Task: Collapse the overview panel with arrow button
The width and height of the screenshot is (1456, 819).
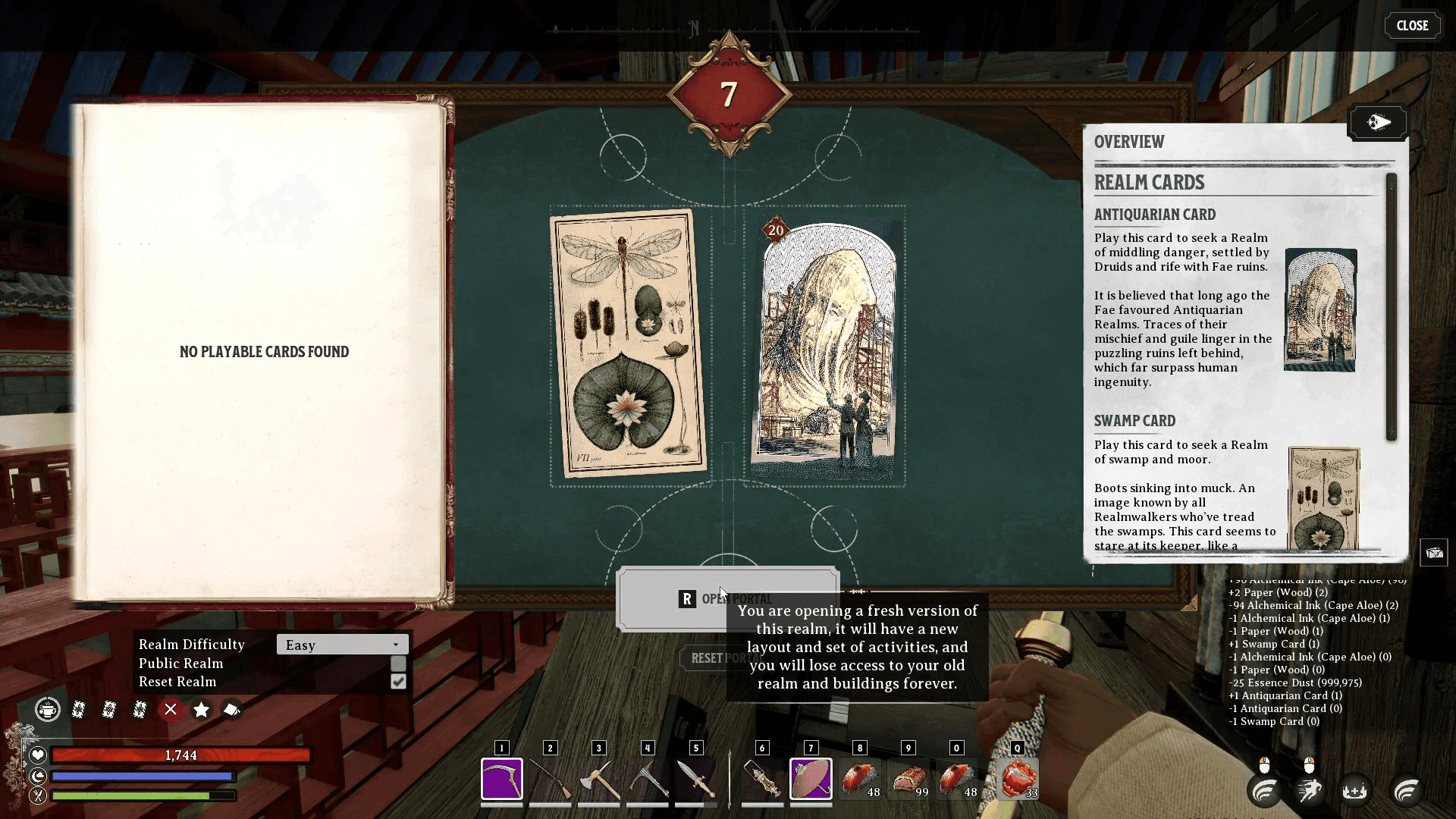Action: click(1377, 122)
